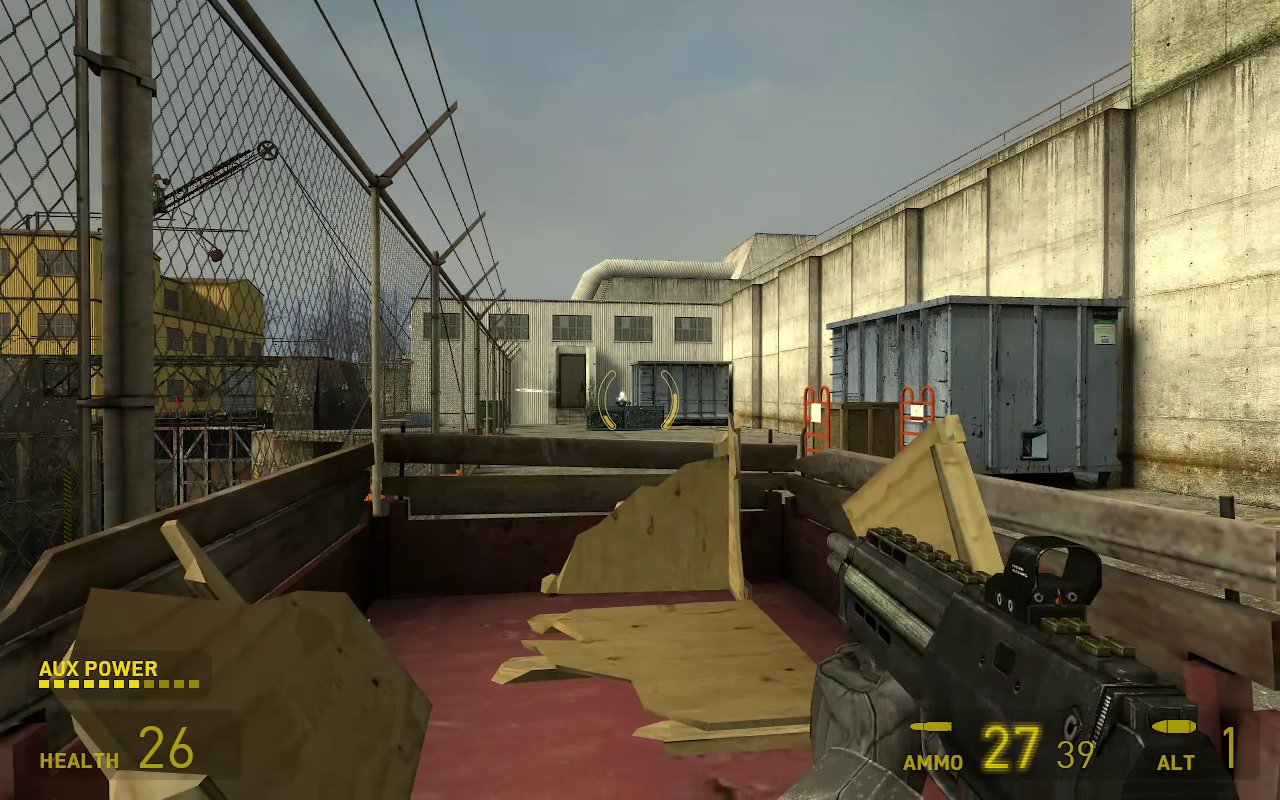1280x800 pixels.
Task: Select the AMMO label in the HUD
Action: pos(931,761)
